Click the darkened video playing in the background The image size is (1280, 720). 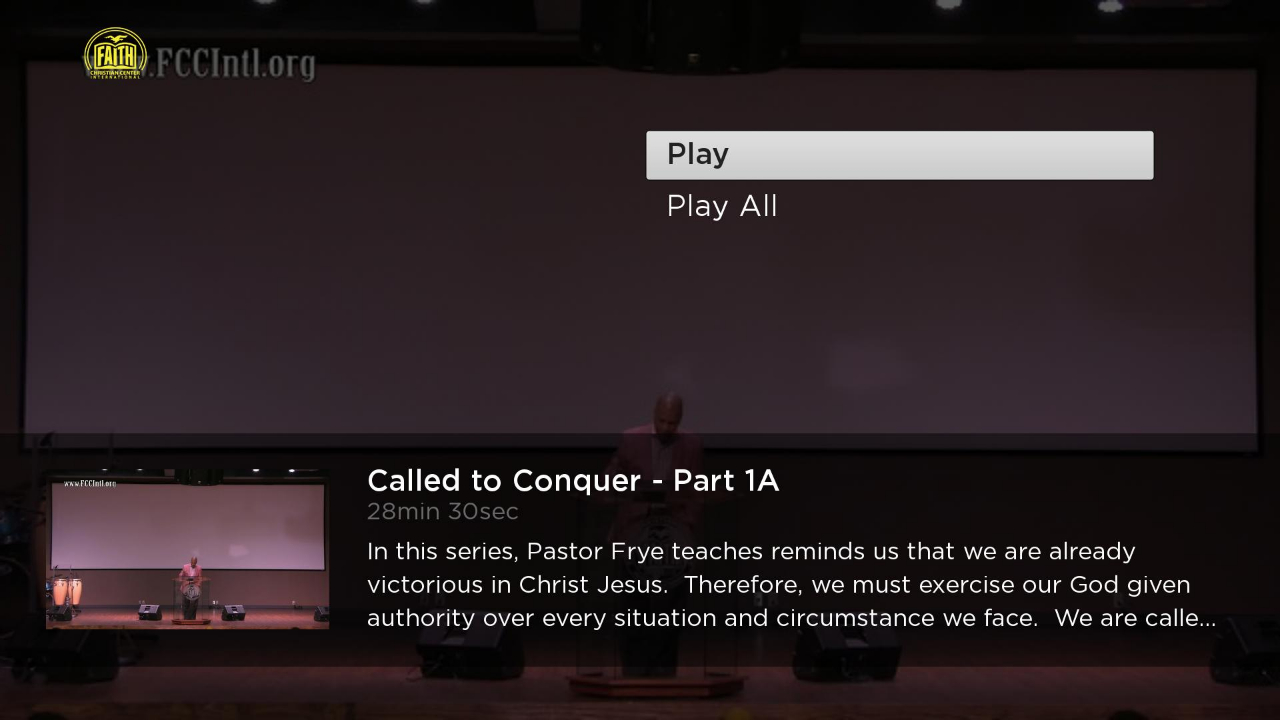point(640,300)
